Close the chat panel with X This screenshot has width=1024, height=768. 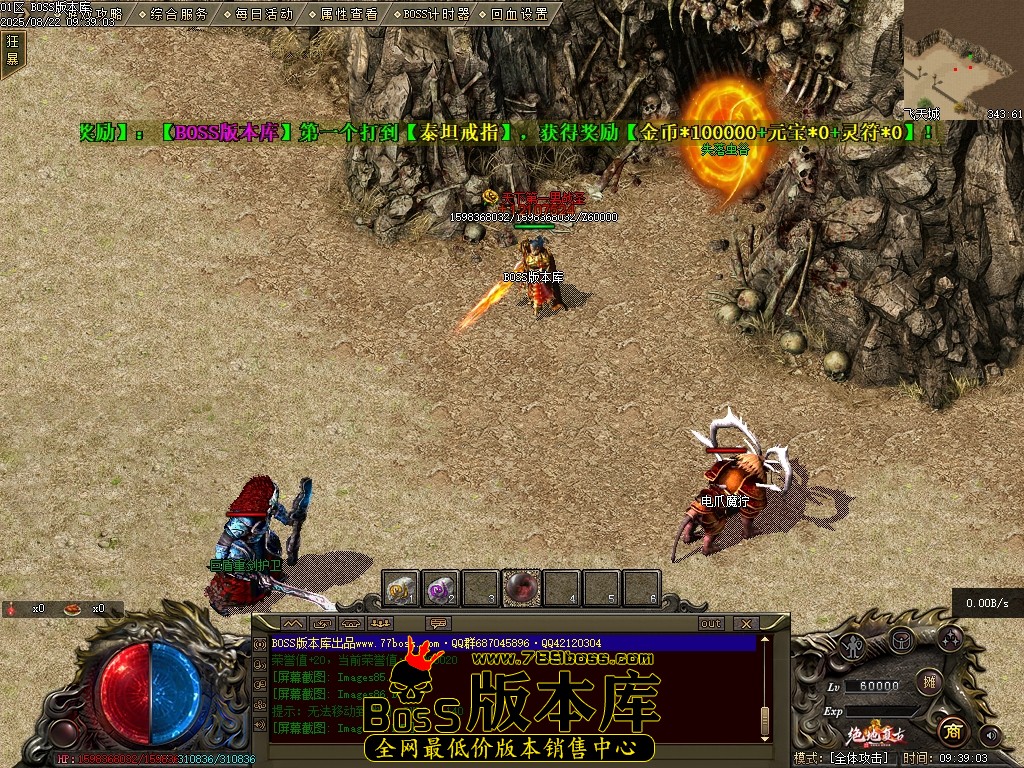click(x=745, y=624)
